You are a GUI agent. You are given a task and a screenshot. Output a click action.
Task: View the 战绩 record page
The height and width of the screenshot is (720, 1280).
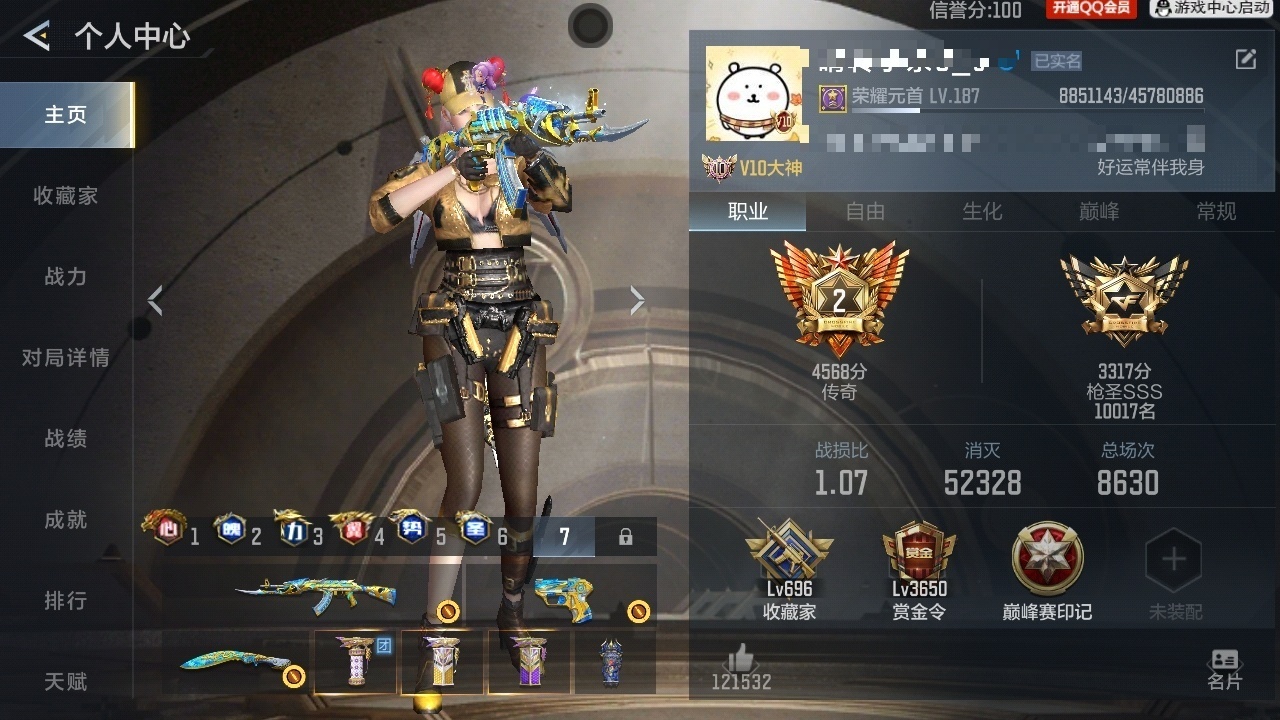[x=66, y=439]
